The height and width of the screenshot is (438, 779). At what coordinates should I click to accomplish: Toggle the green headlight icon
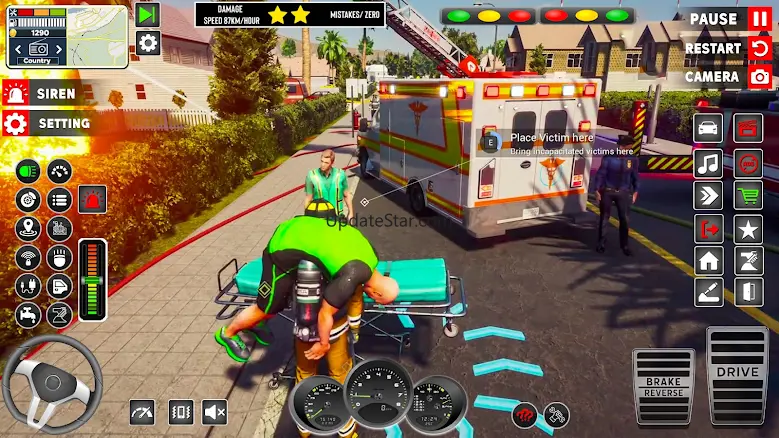click(28, 171)
